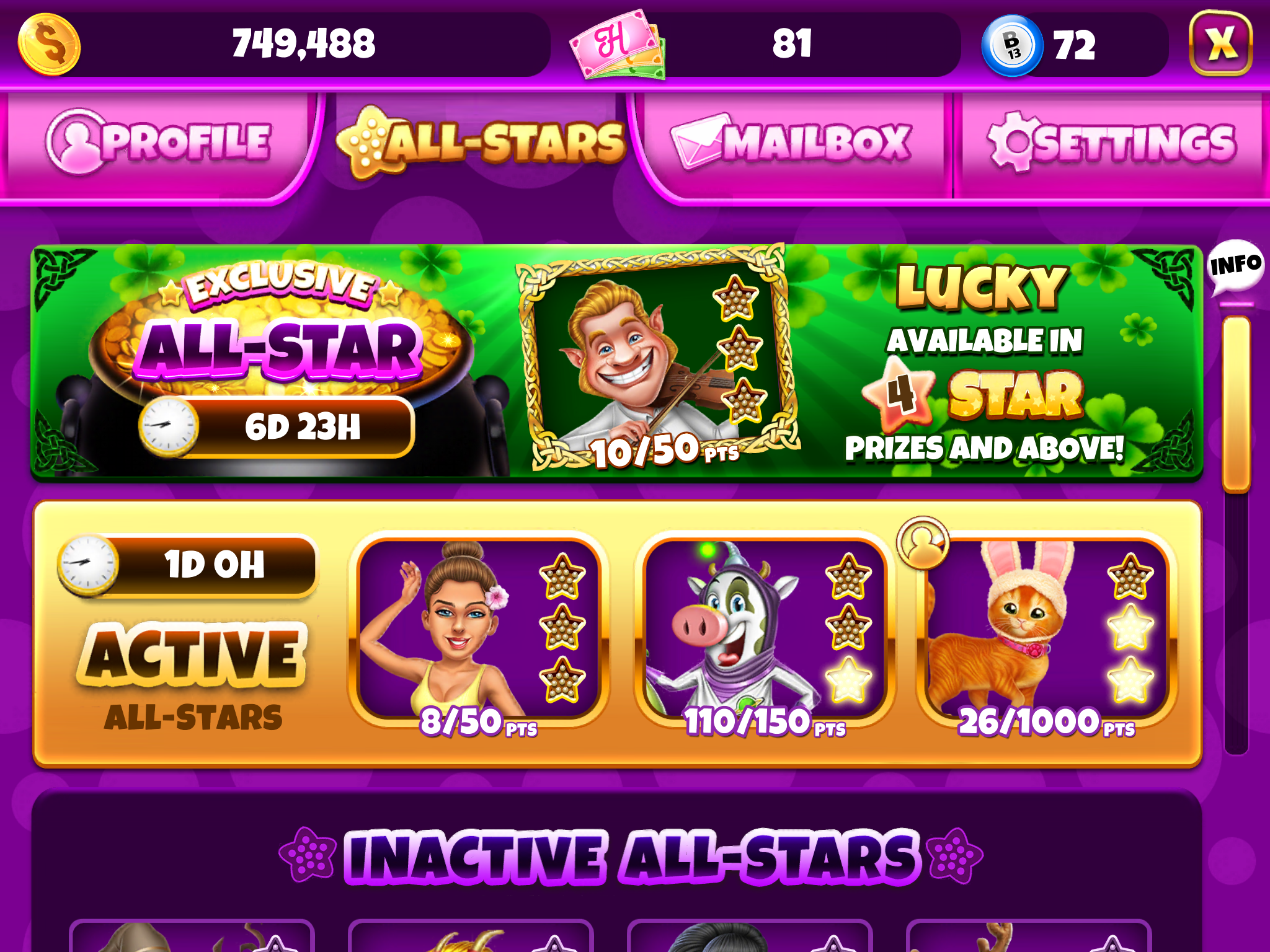Select the dancer All-Star card
The width and height of the screenshot is (1270, 952).
point(479,631)
